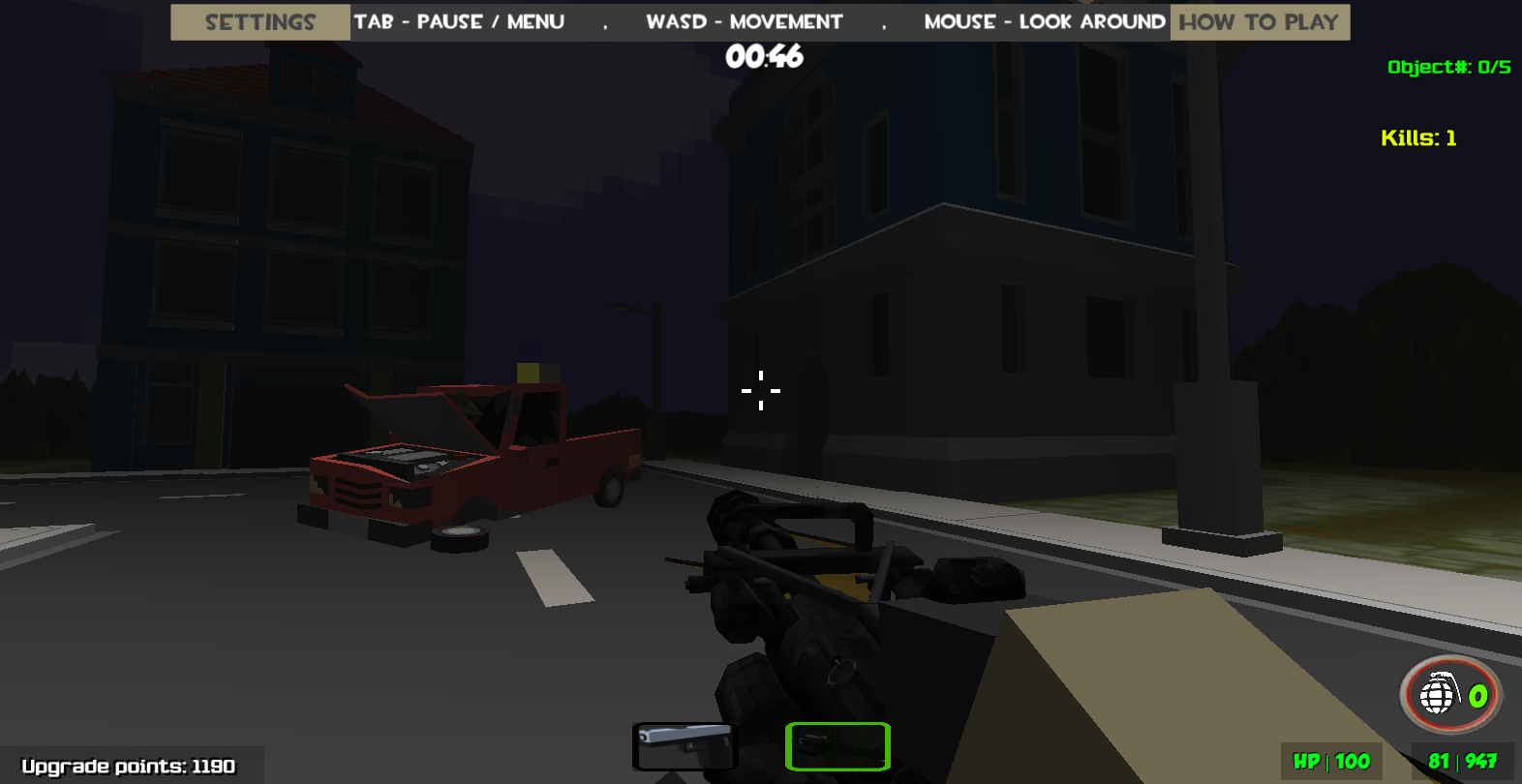Viewport: 1522px width, 784px height.
Task: Click the 00:46 mission timer
Action: click(x=765, y=57)
